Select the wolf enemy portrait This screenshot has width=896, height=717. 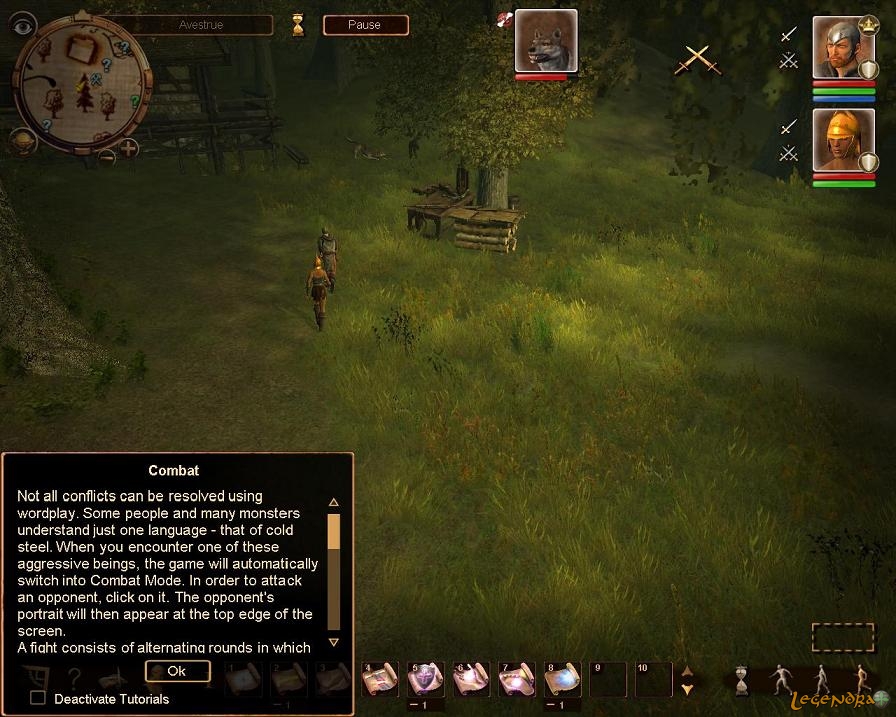[546, 41]
